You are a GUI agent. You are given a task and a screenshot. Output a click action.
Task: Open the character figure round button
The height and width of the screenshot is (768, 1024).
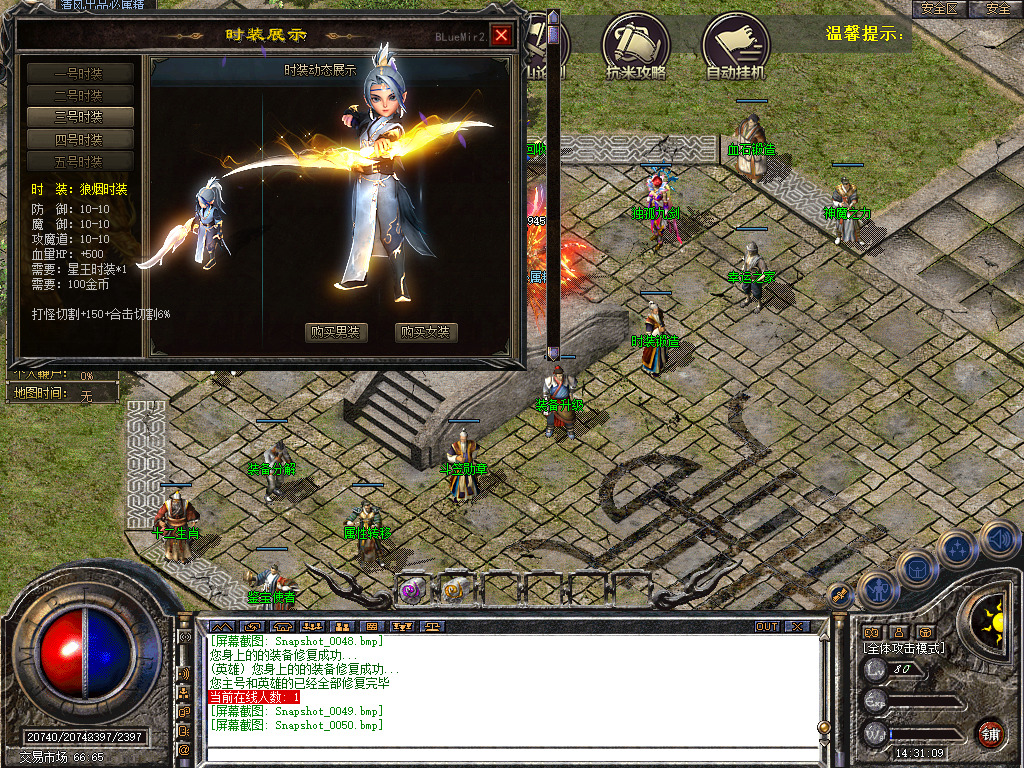pos(875,590)
